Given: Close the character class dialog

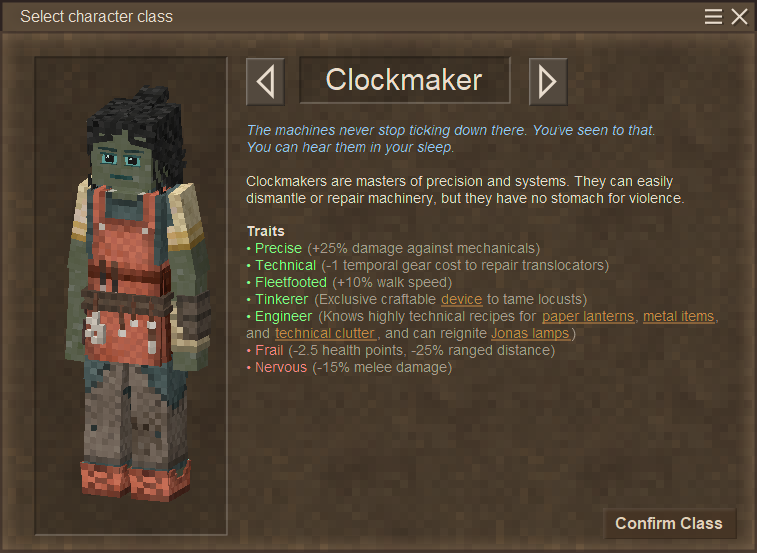Looking at the screenshot, I should click(x=739, y=17).
